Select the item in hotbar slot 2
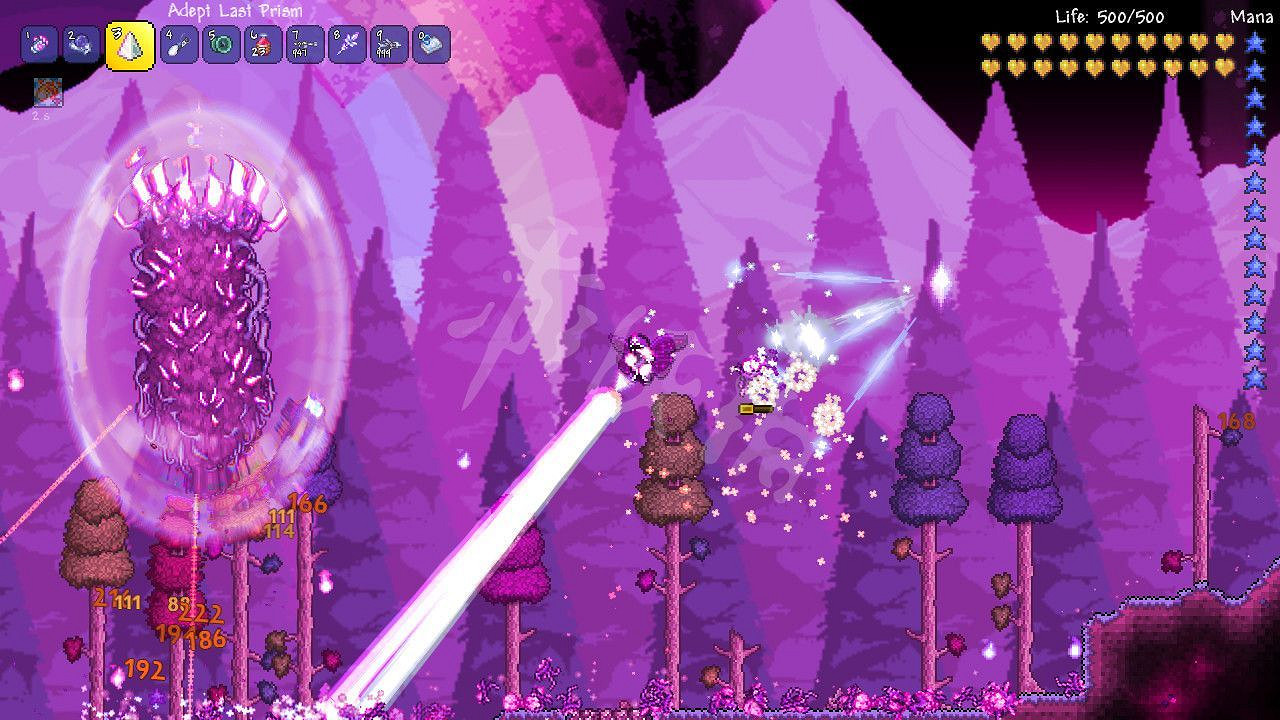Screen dimensions: 1280x720 pyautogui.click(x=82, y=43)
